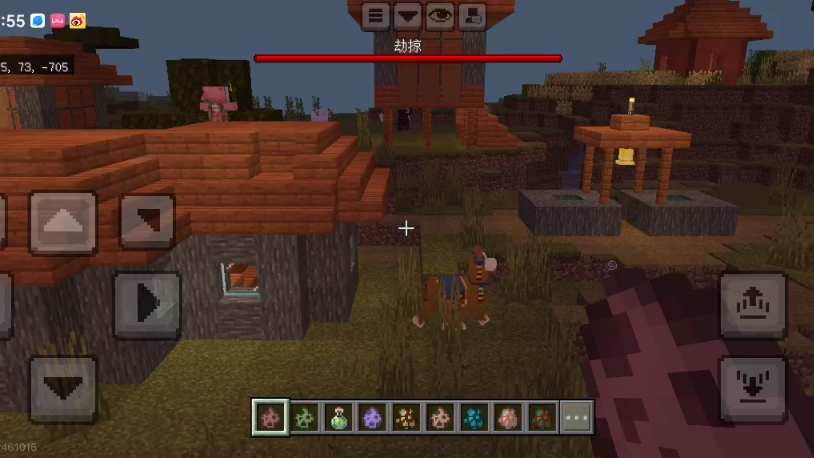Select the green potion bottle in the hotbar
This screenshot has height=458, width=814.
click(338, 417)
